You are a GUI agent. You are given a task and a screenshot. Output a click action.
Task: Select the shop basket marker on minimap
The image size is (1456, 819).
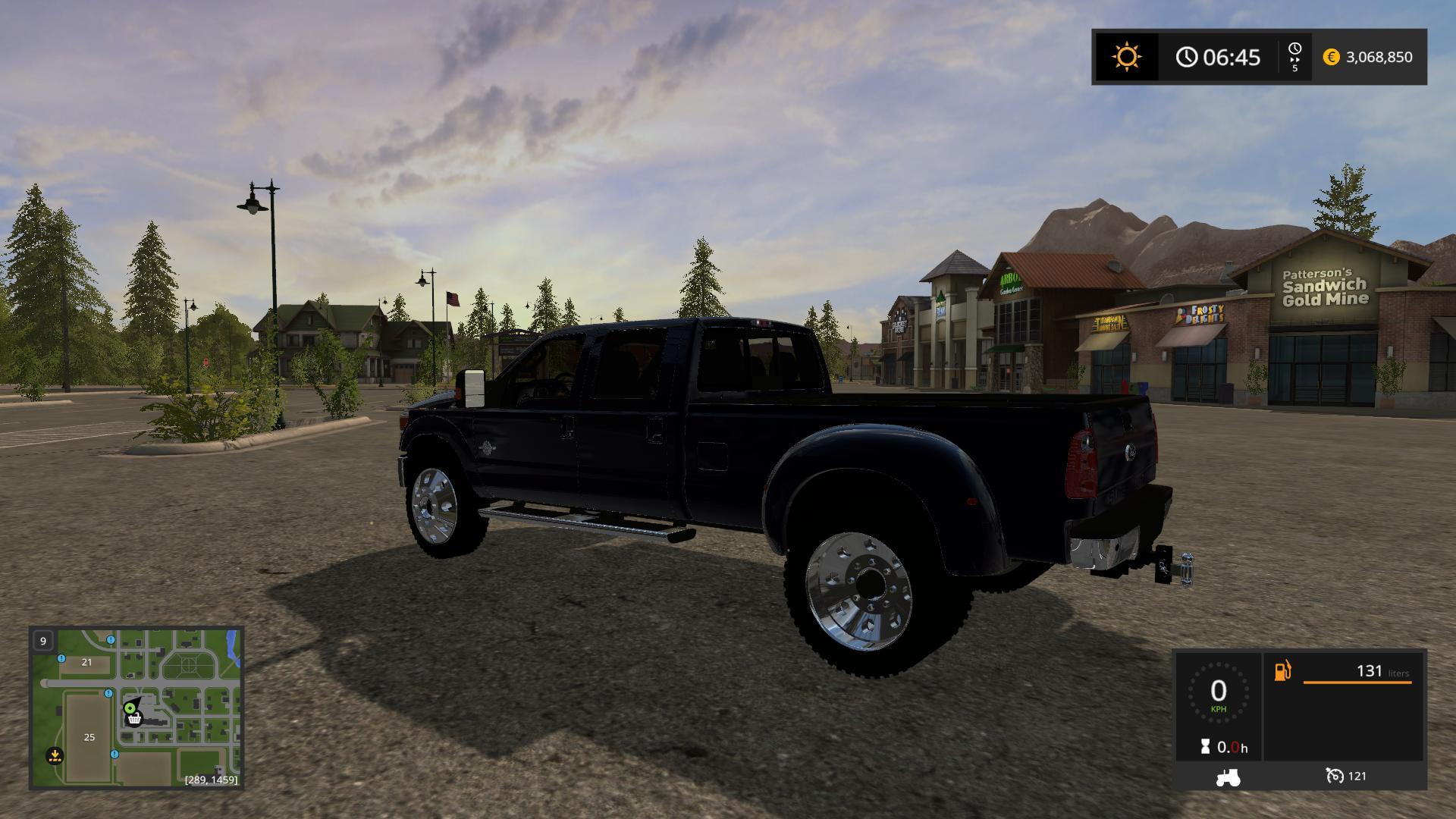click(x=134, y=718)
